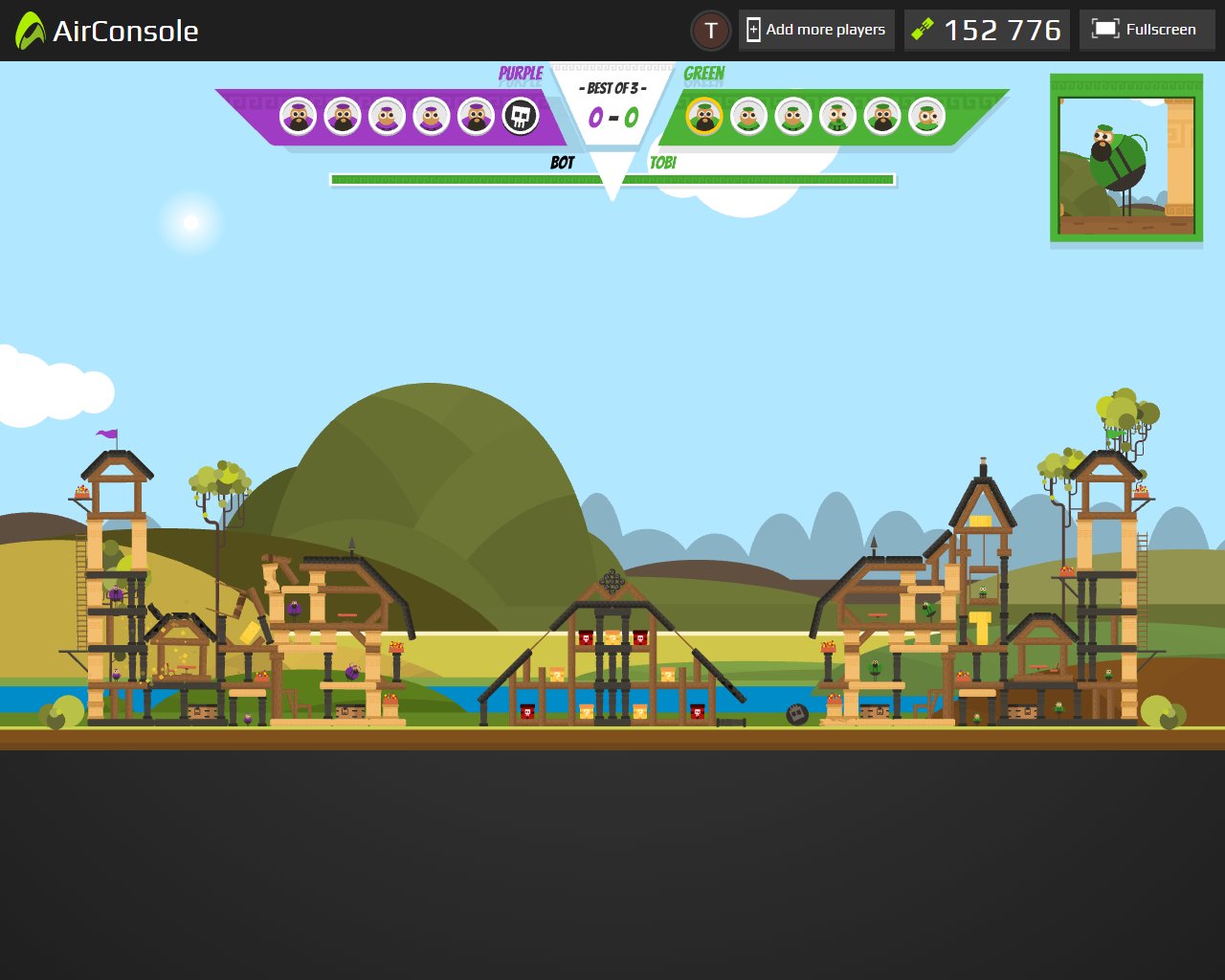Add more players to the session
This screenshot has height=980, width=1225.
click(816, 30)
